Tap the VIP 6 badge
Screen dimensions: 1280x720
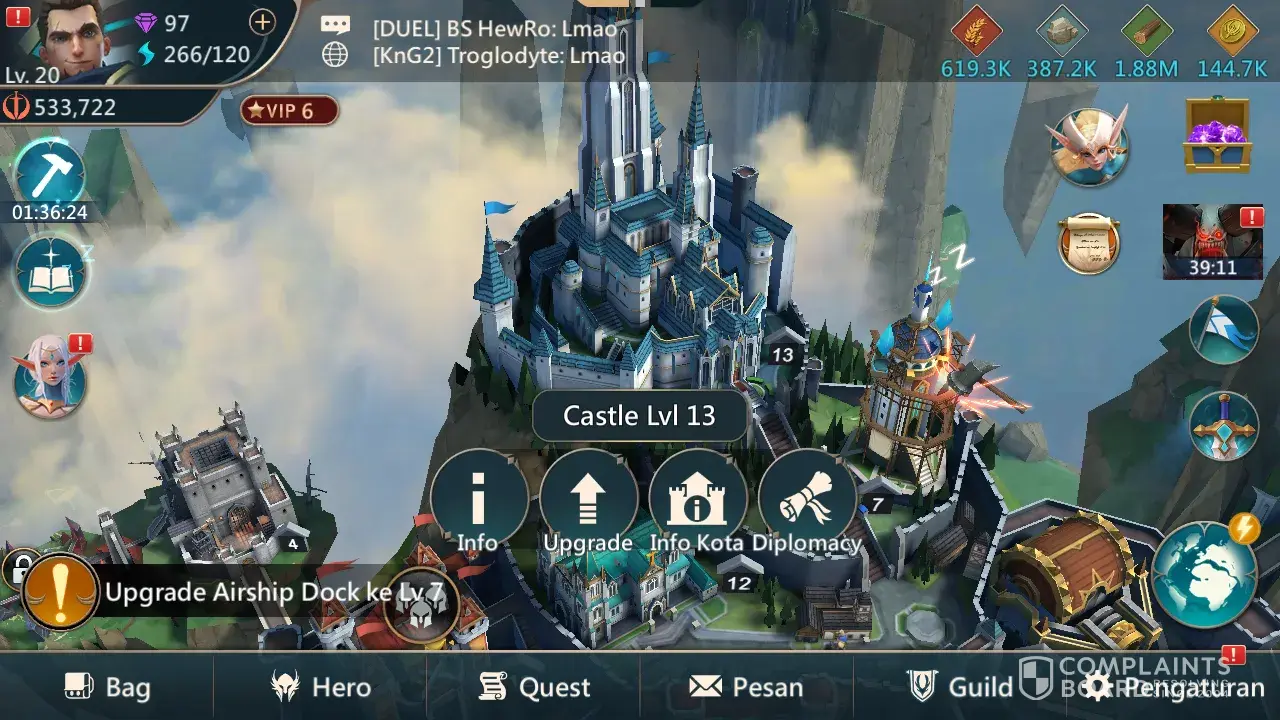[289, 110]
